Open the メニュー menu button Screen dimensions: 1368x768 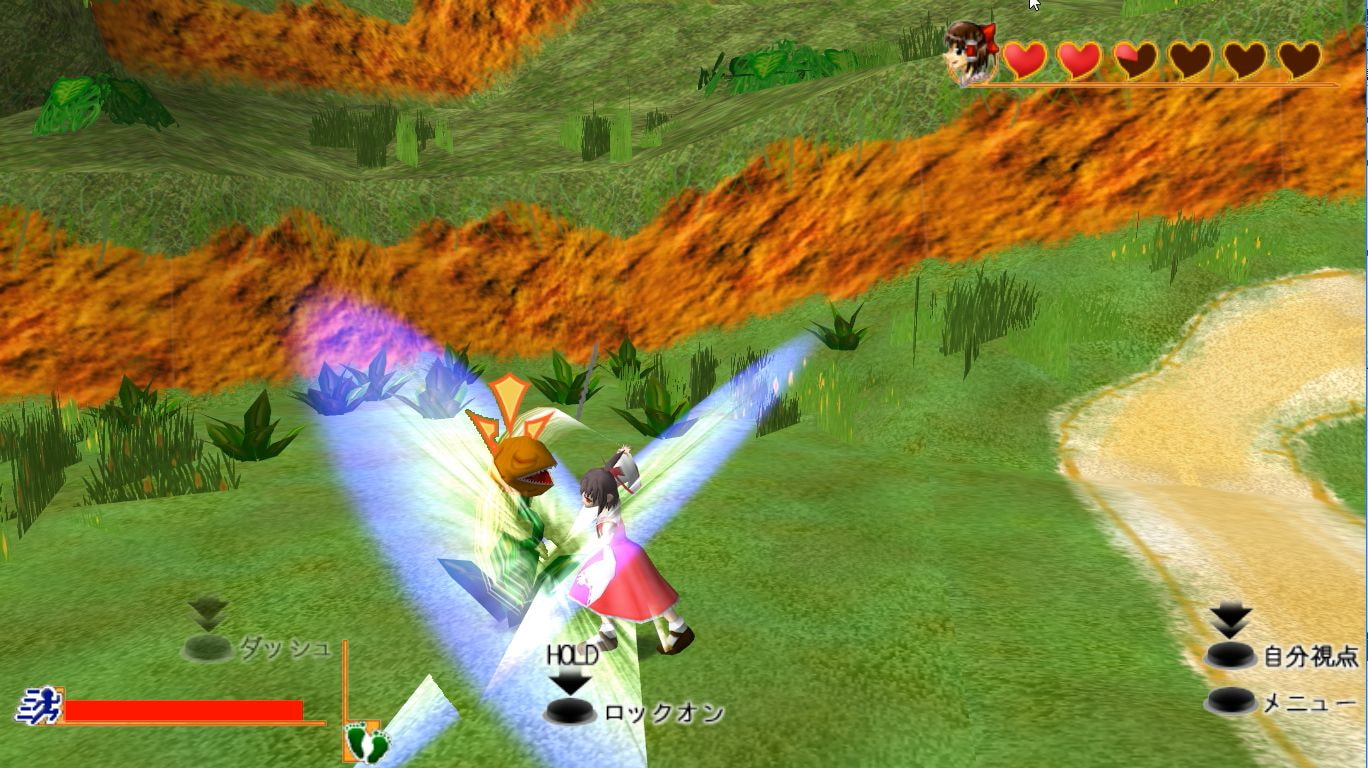(x=1232, y=702)
